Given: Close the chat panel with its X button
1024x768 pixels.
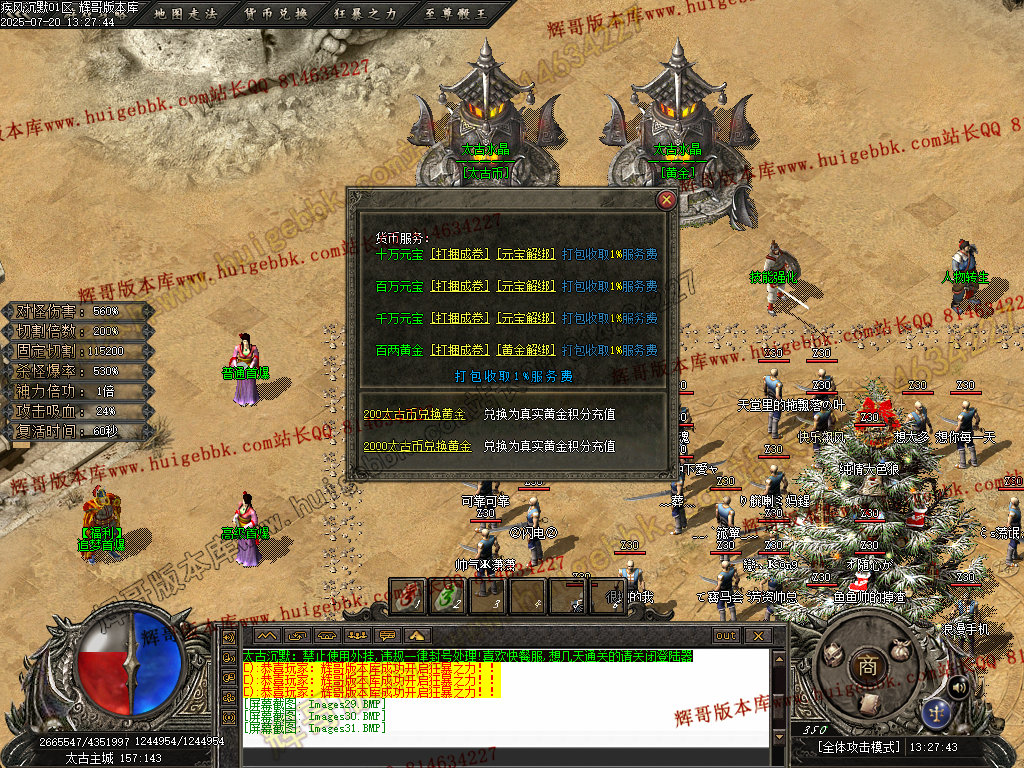Looking at the screenshot, I should point(758,636).
